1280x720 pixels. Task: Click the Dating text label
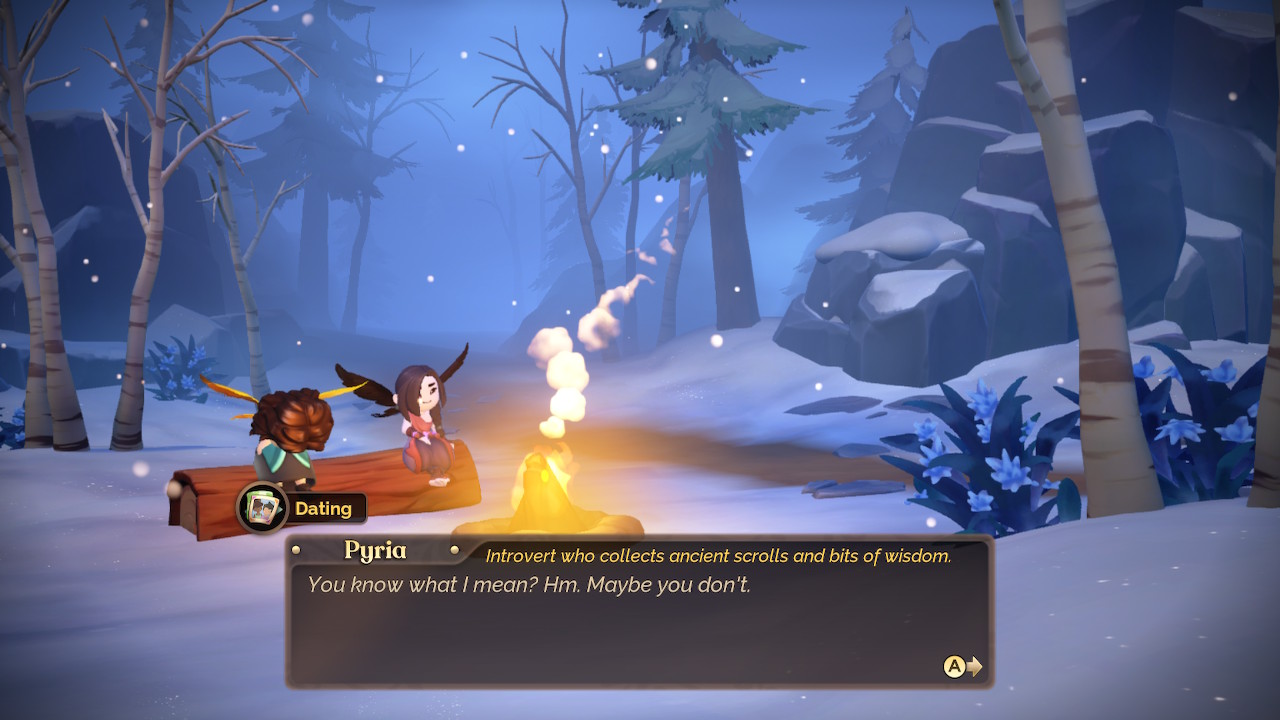tap(324, 508)
